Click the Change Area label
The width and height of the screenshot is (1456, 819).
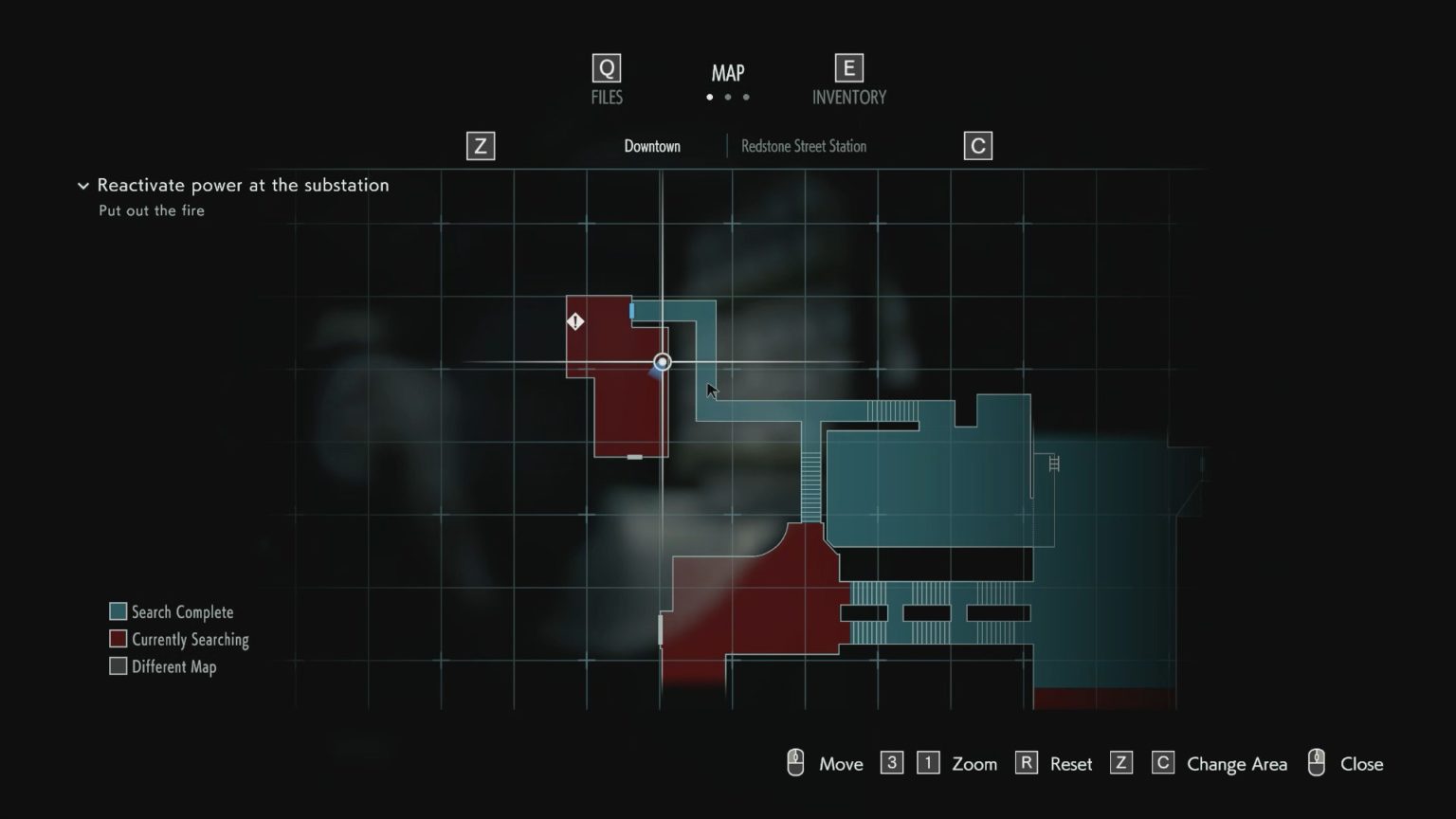click(x=1236, y=764)
